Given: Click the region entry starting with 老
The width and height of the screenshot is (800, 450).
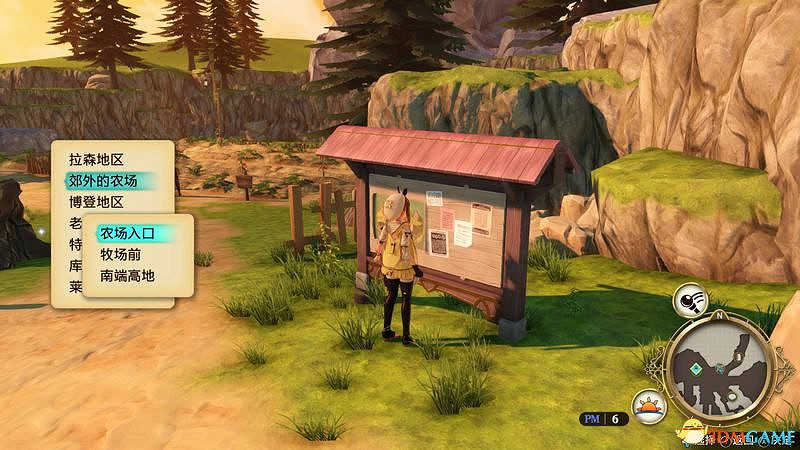Looking at the screenshot, I should (x=75, y=224).
